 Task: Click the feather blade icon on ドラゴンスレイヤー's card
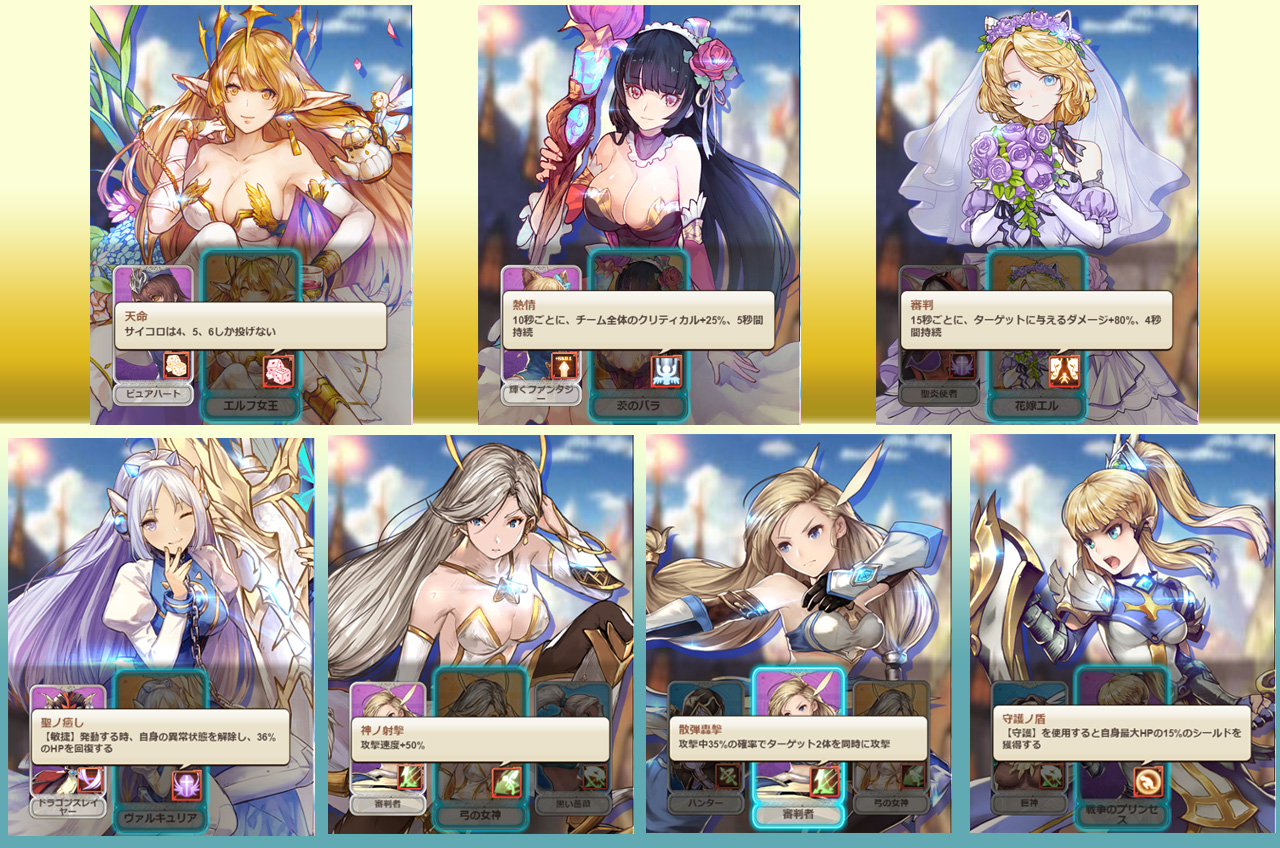tap(90, 781)
